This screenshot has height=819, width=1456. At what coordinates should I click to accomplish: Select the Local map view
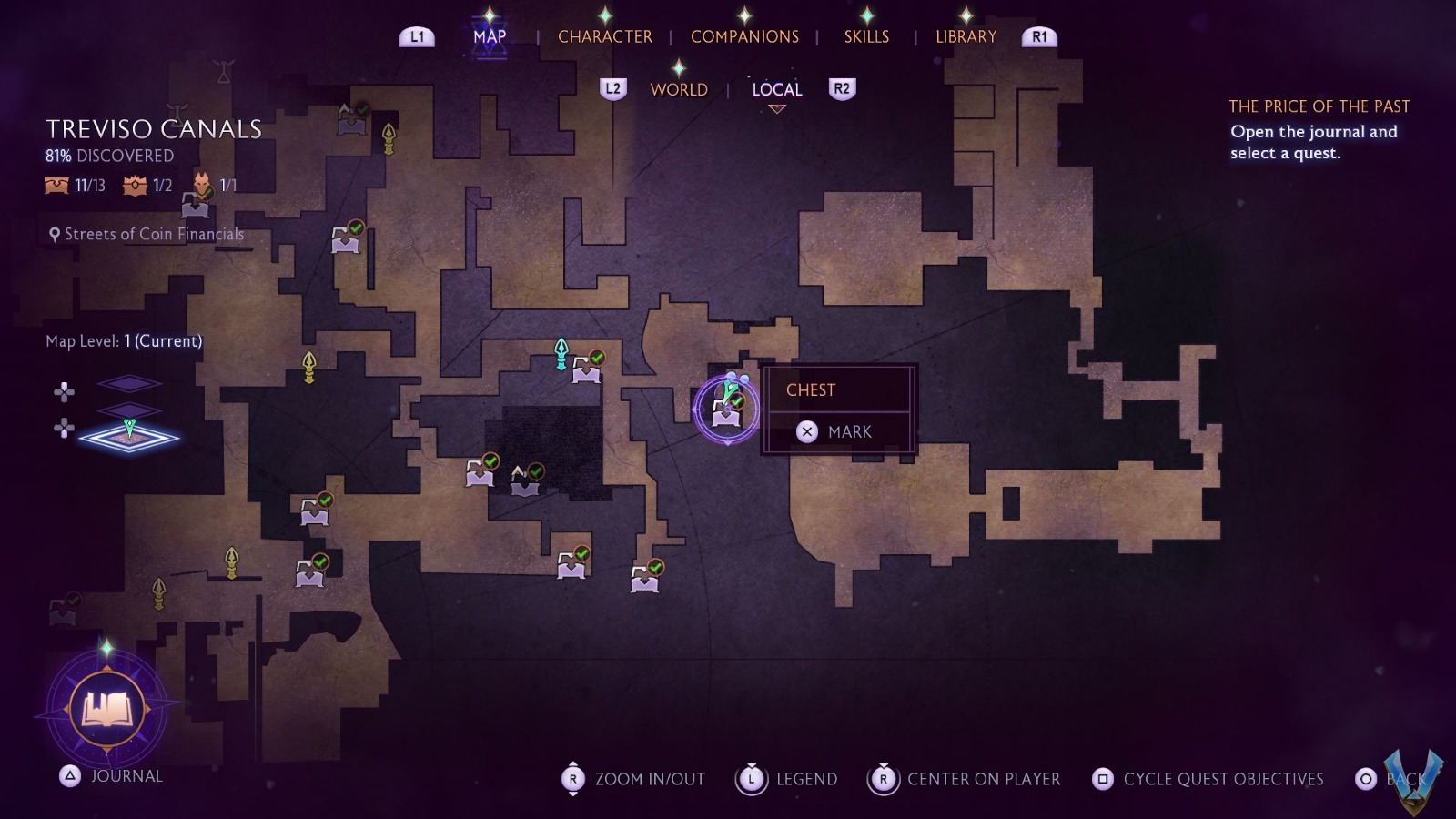point(776,89)
